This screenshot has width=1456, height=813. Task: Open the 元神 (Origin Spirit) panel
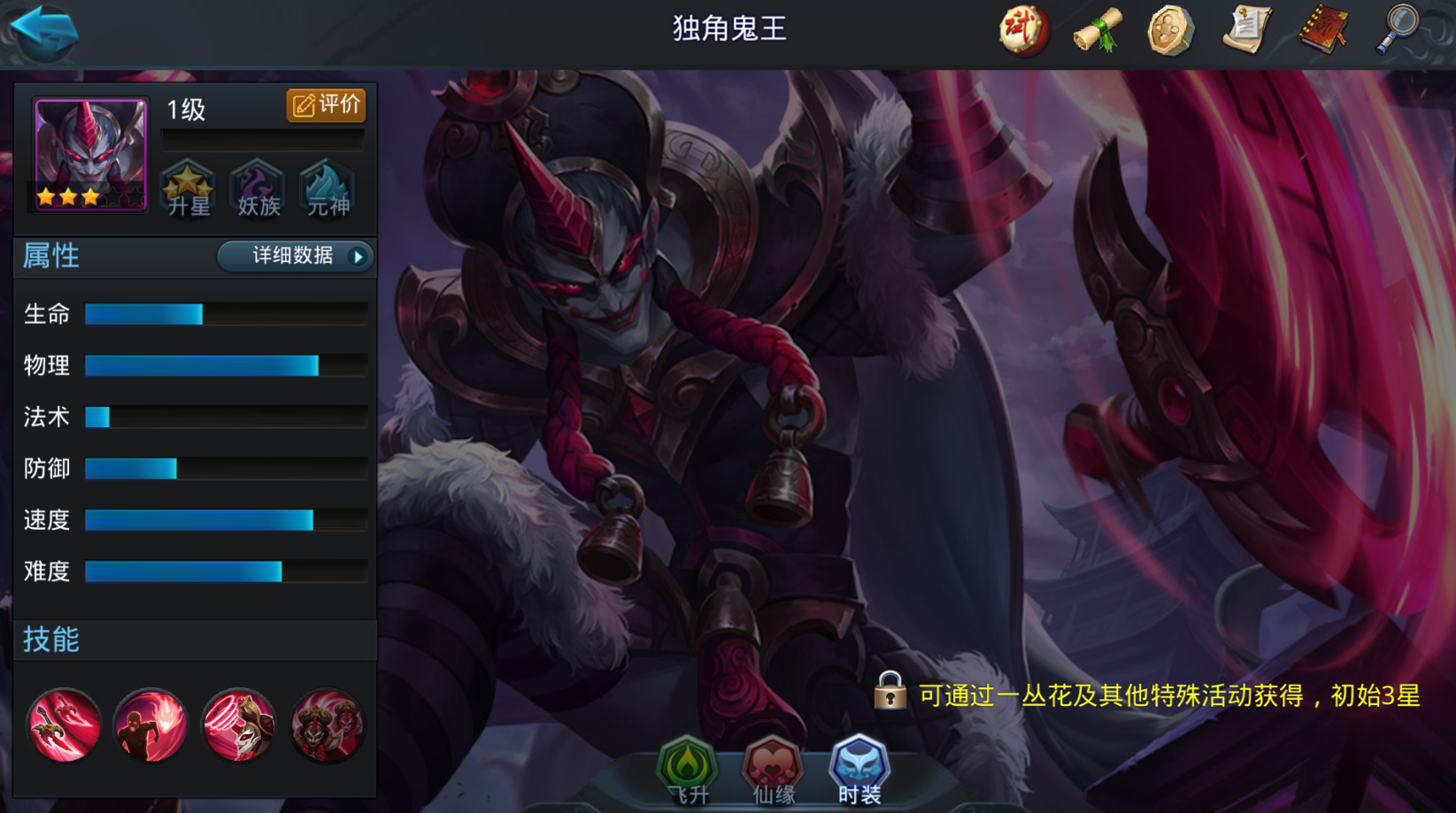(x=327, y=188)
